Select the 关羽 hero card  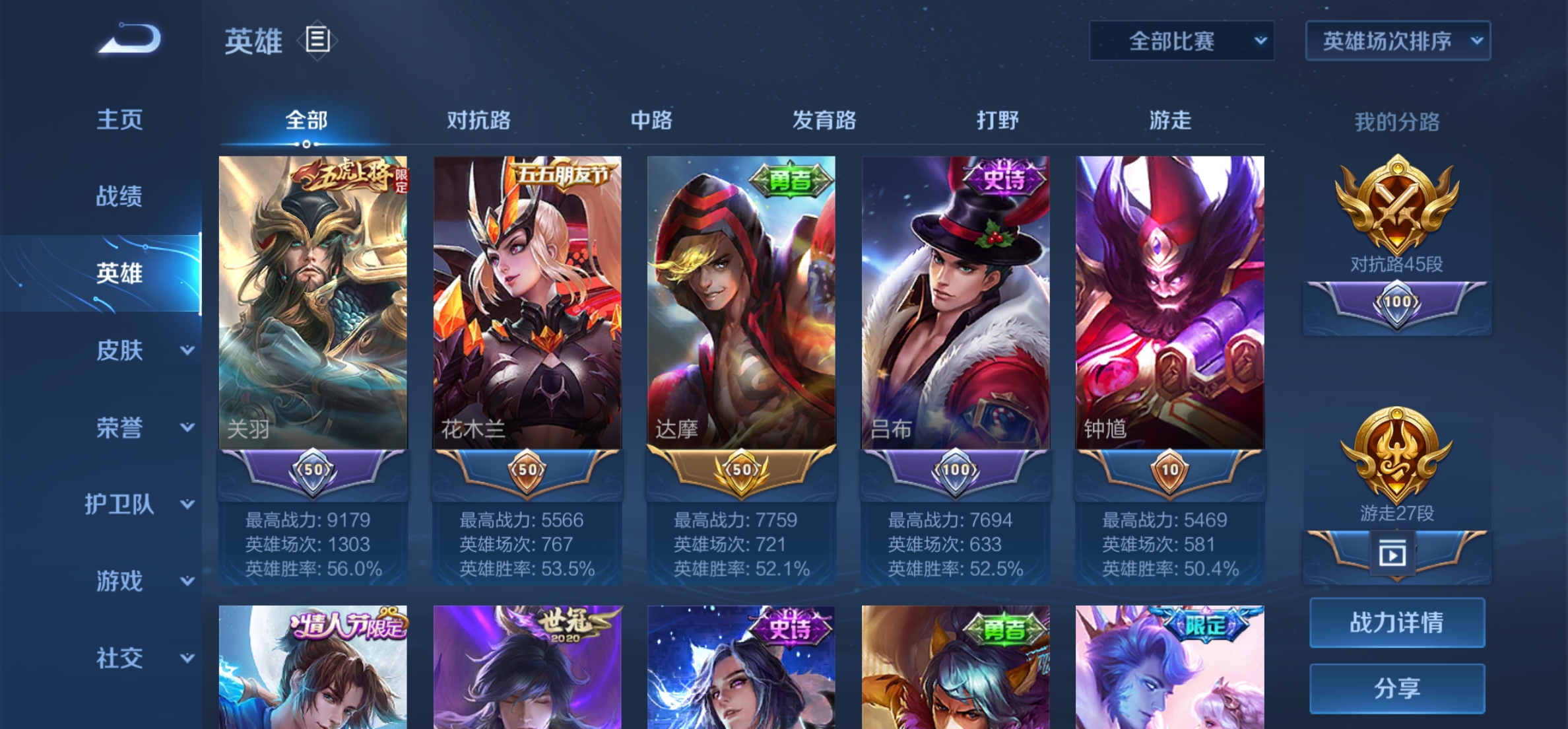coord(313,302)
